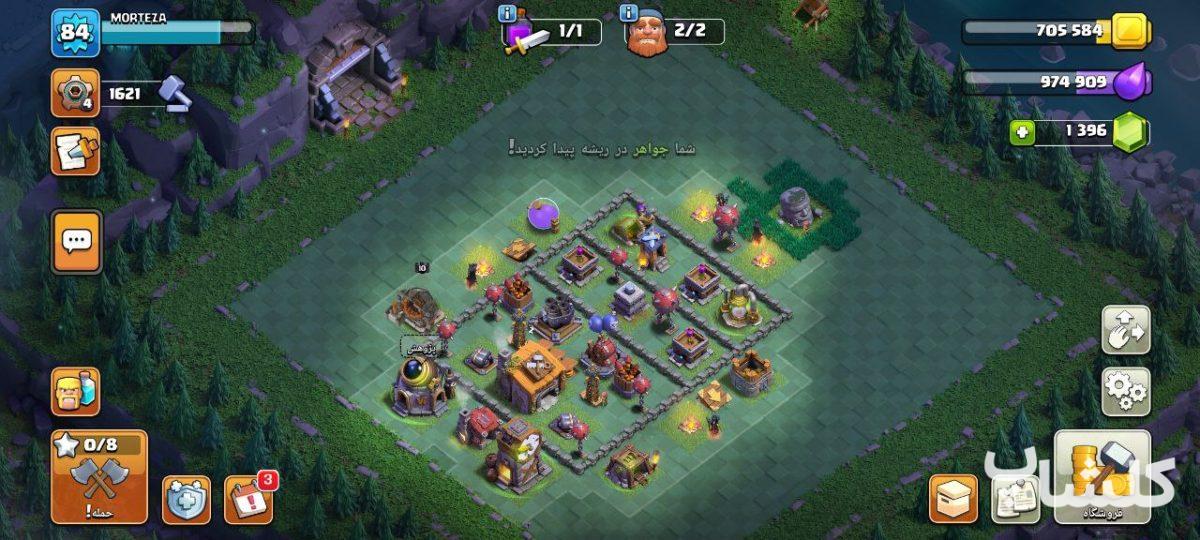1200x540 pixels.
Task: Open the scroll and hammer log button
Action: pyautogui.click(x=75, y=151)
